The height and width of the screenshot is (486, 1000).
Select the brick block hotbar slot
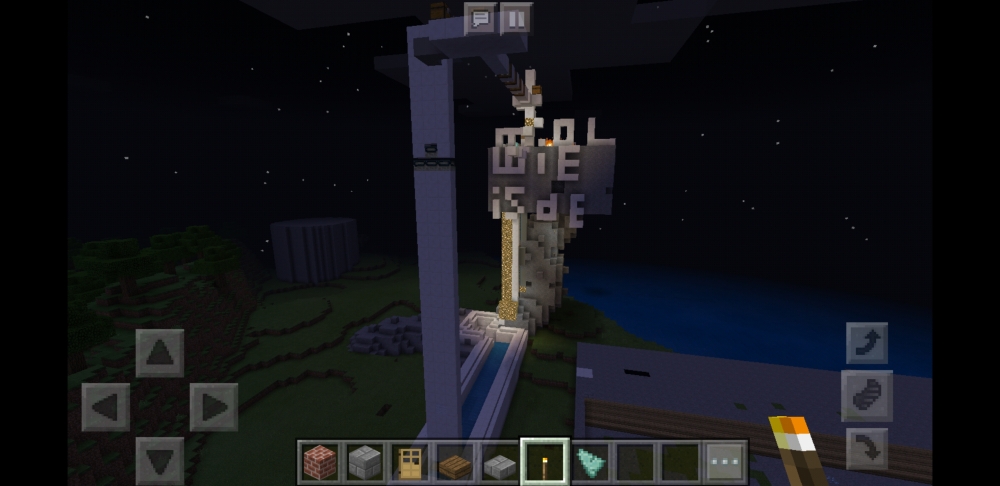pos(320,462)
